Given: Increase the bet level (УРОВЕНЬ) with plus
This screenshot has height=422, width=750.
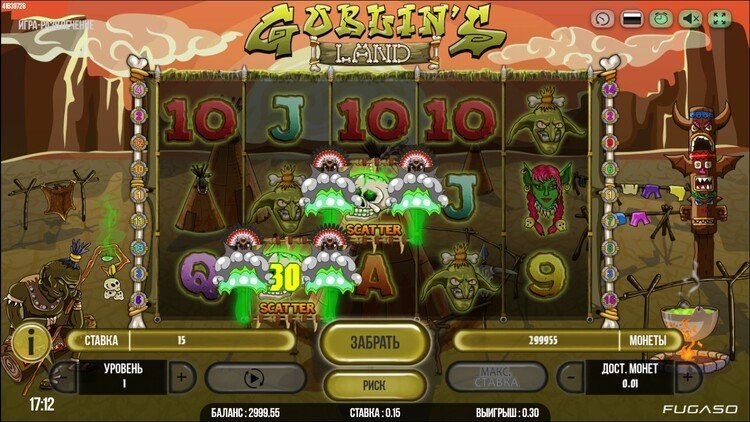Looking at the screenshot, I should 180,377.
